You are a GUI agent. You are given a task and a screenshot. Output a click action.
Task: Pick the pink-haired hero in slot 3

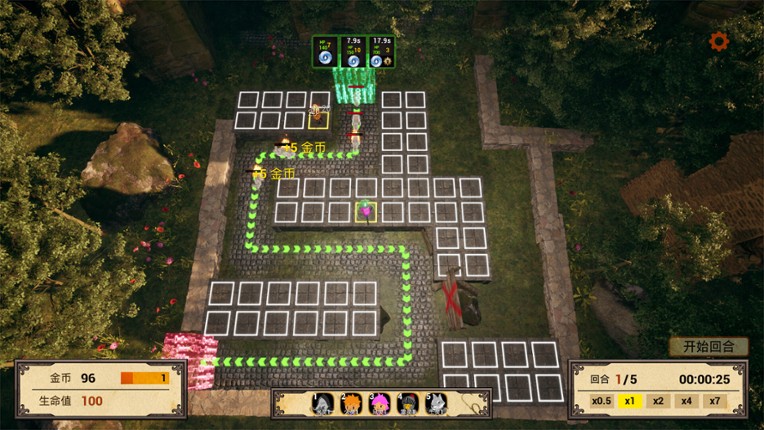[379, 404]
